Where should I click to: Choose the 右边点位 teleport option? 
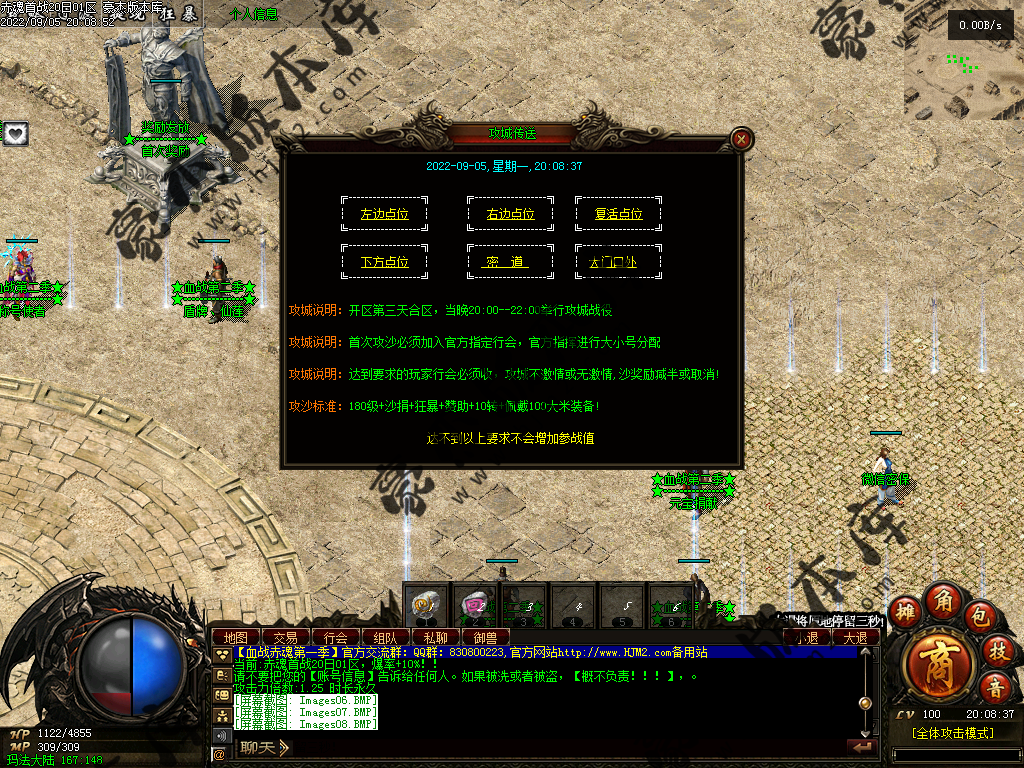510,214
